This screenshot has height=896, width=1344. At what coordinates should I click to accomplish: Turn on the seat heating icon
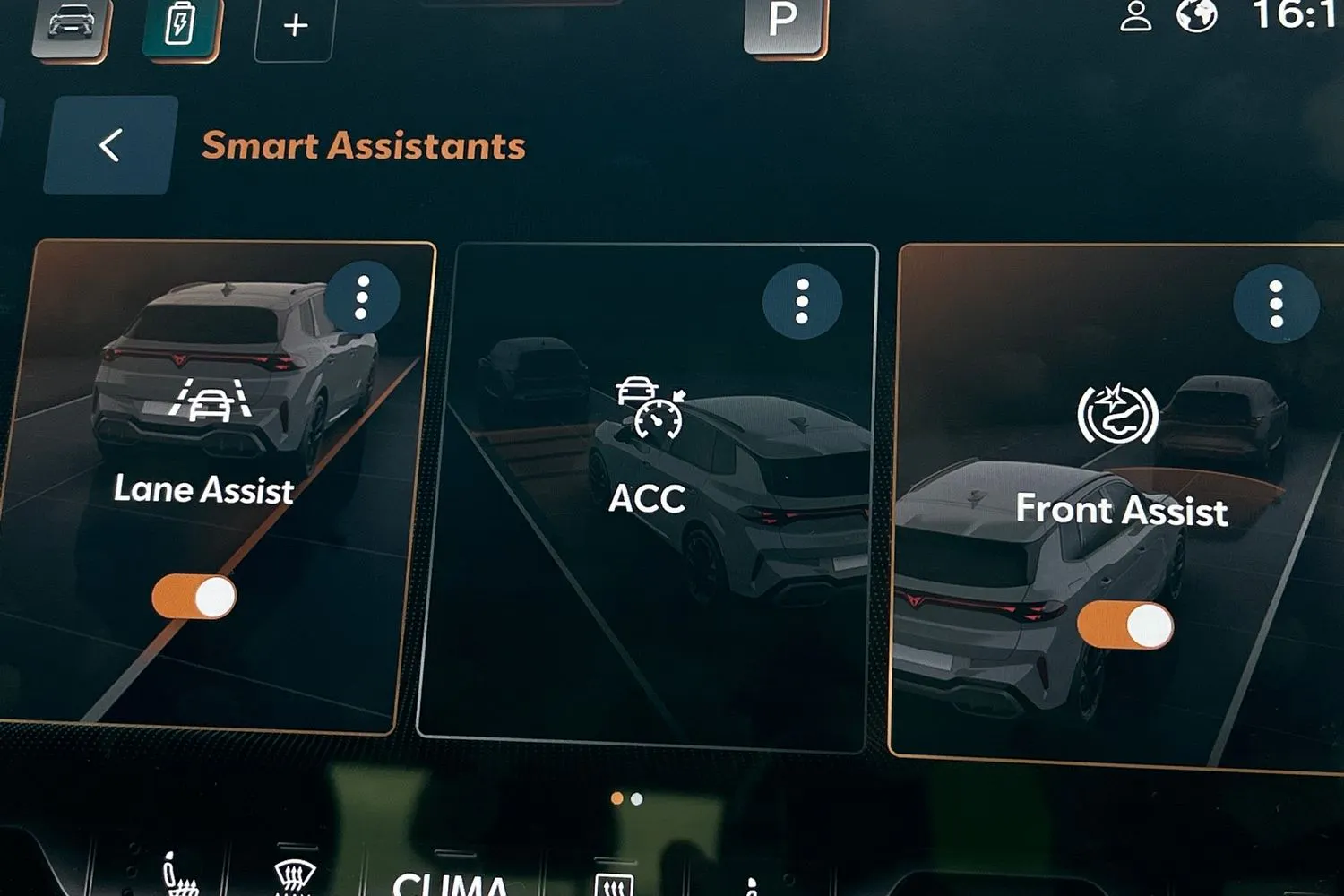(178, 878)
